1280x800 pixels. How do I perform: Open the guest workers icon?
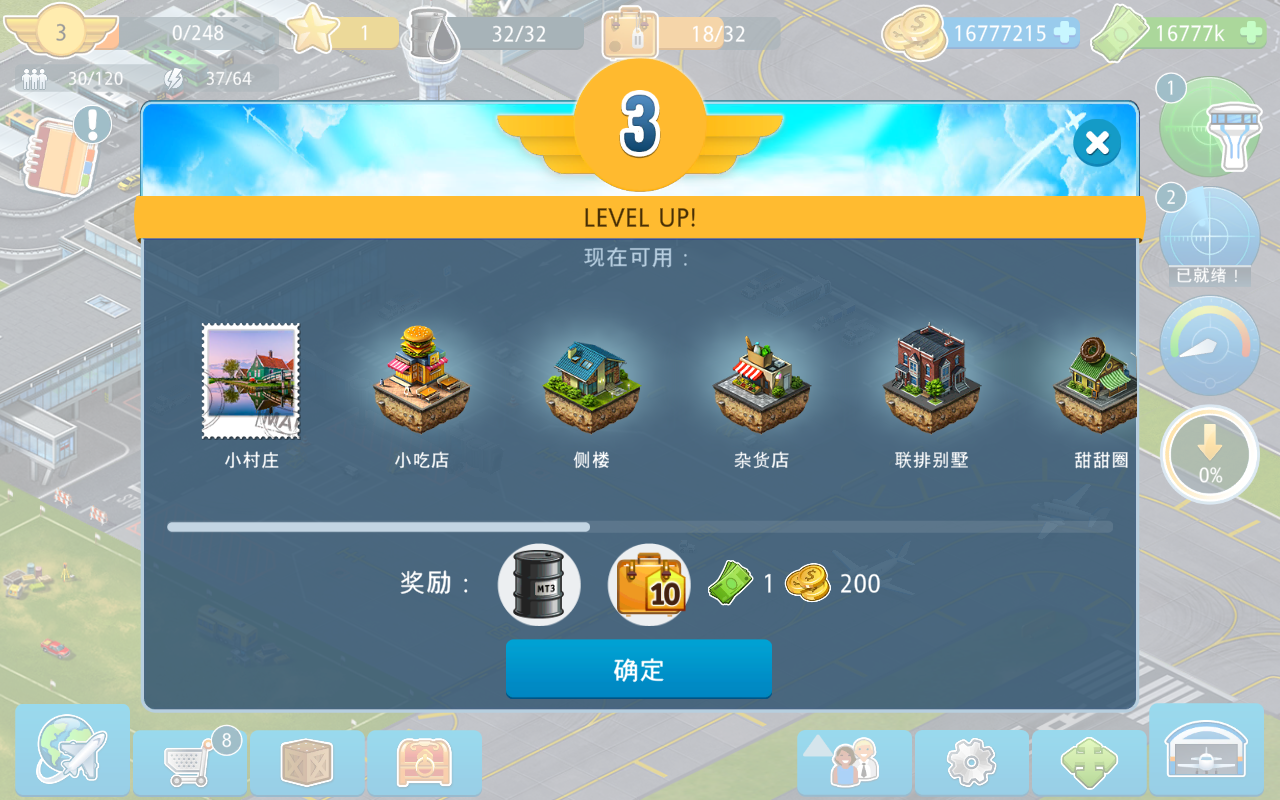tap(852, 762)
